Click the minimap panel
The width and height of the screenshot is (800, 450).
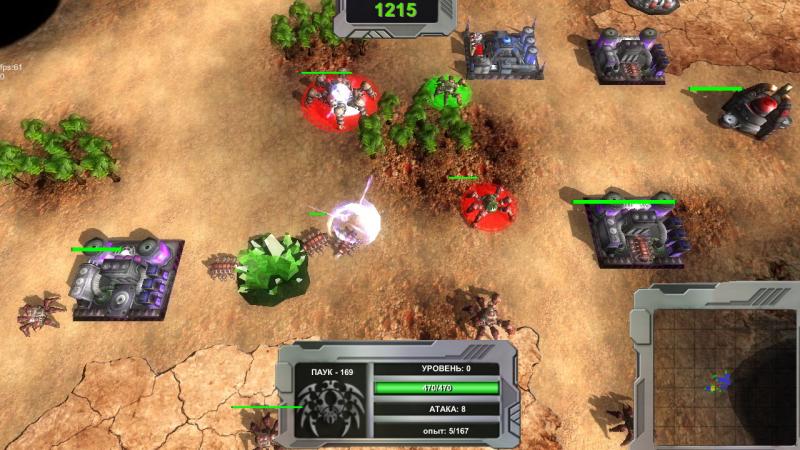[722, 377]
